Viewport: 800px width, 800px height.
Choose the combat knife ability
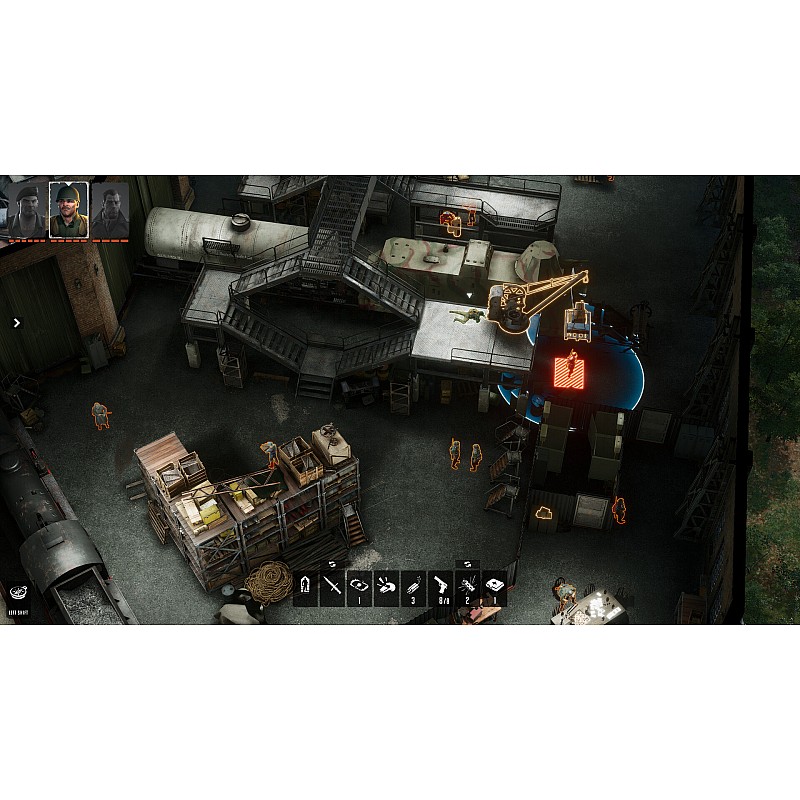click(x=332, y=587)
